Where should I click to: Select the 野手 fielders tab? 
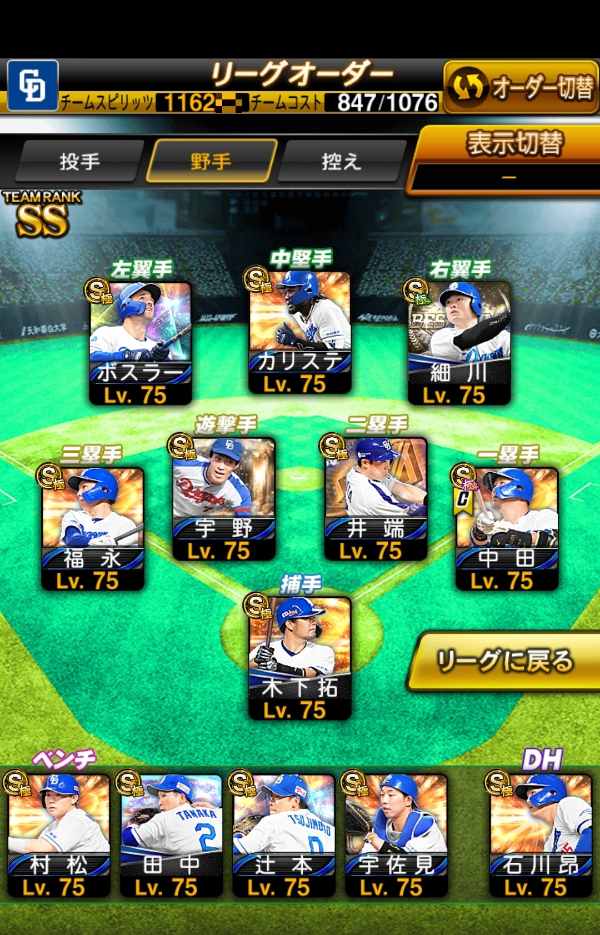(x=211, y=161)
